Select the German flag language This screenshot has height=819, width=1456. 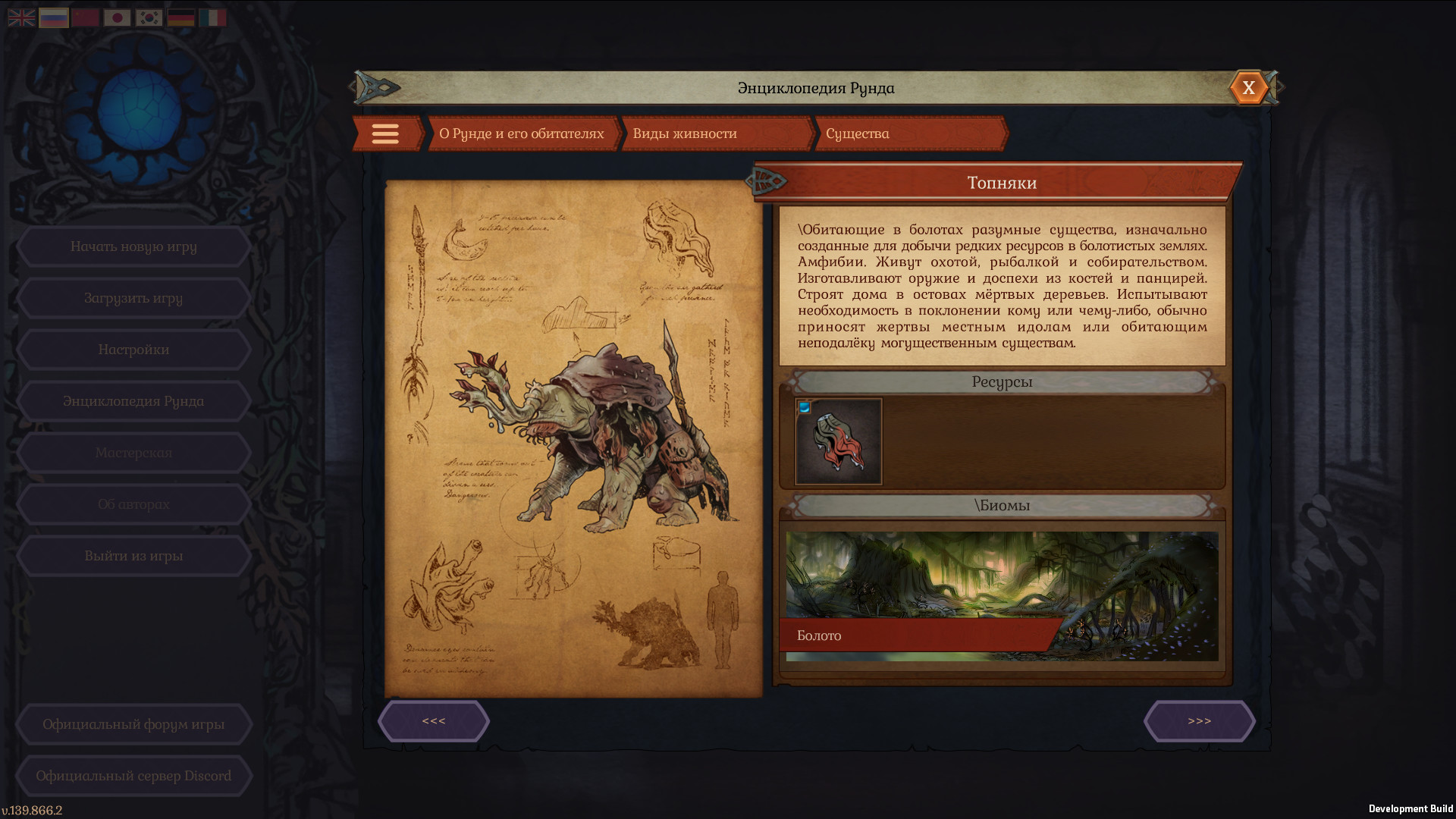[x=181, y=17]
